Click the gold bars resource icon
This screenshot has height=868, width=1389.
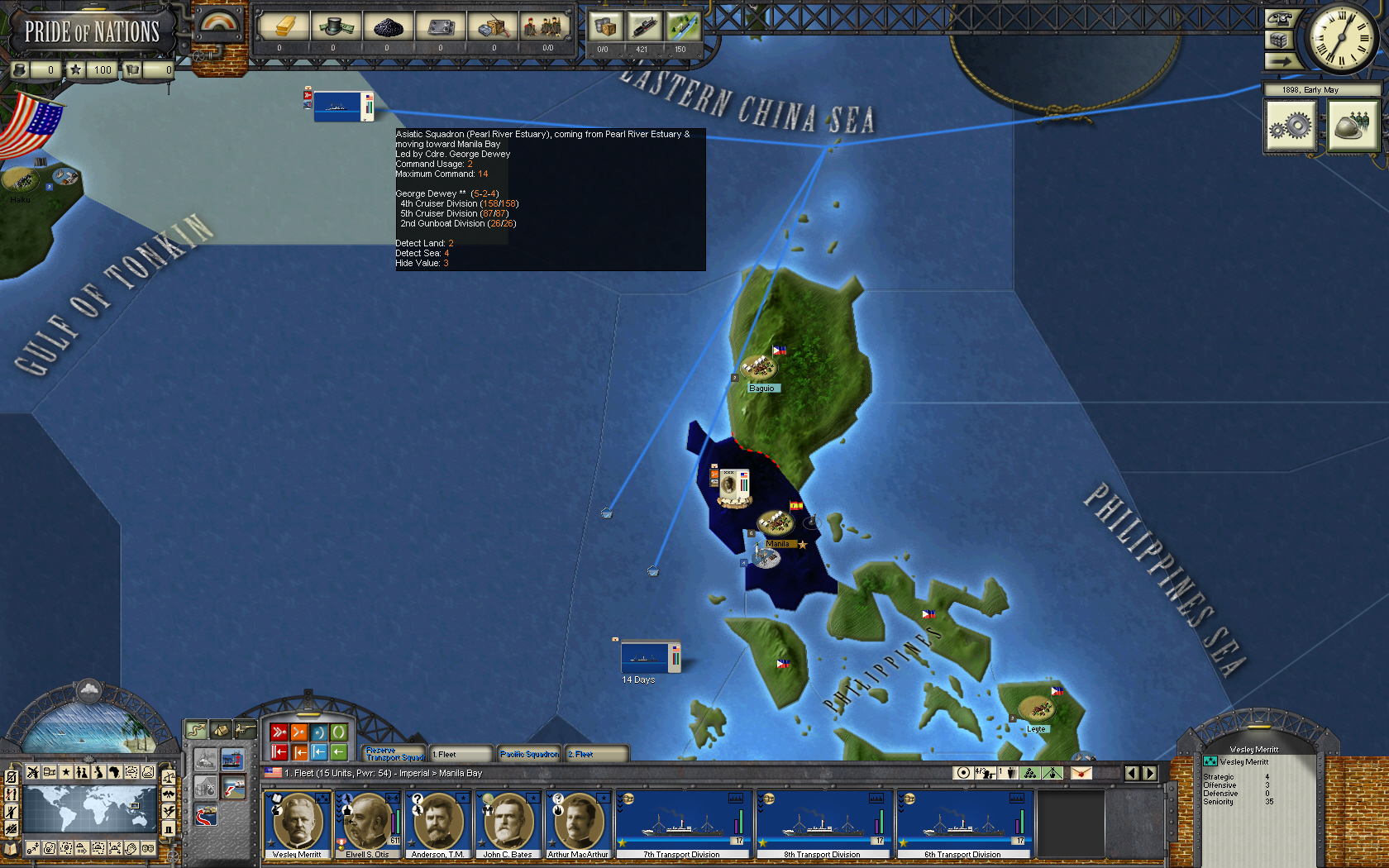coord(284,26)
